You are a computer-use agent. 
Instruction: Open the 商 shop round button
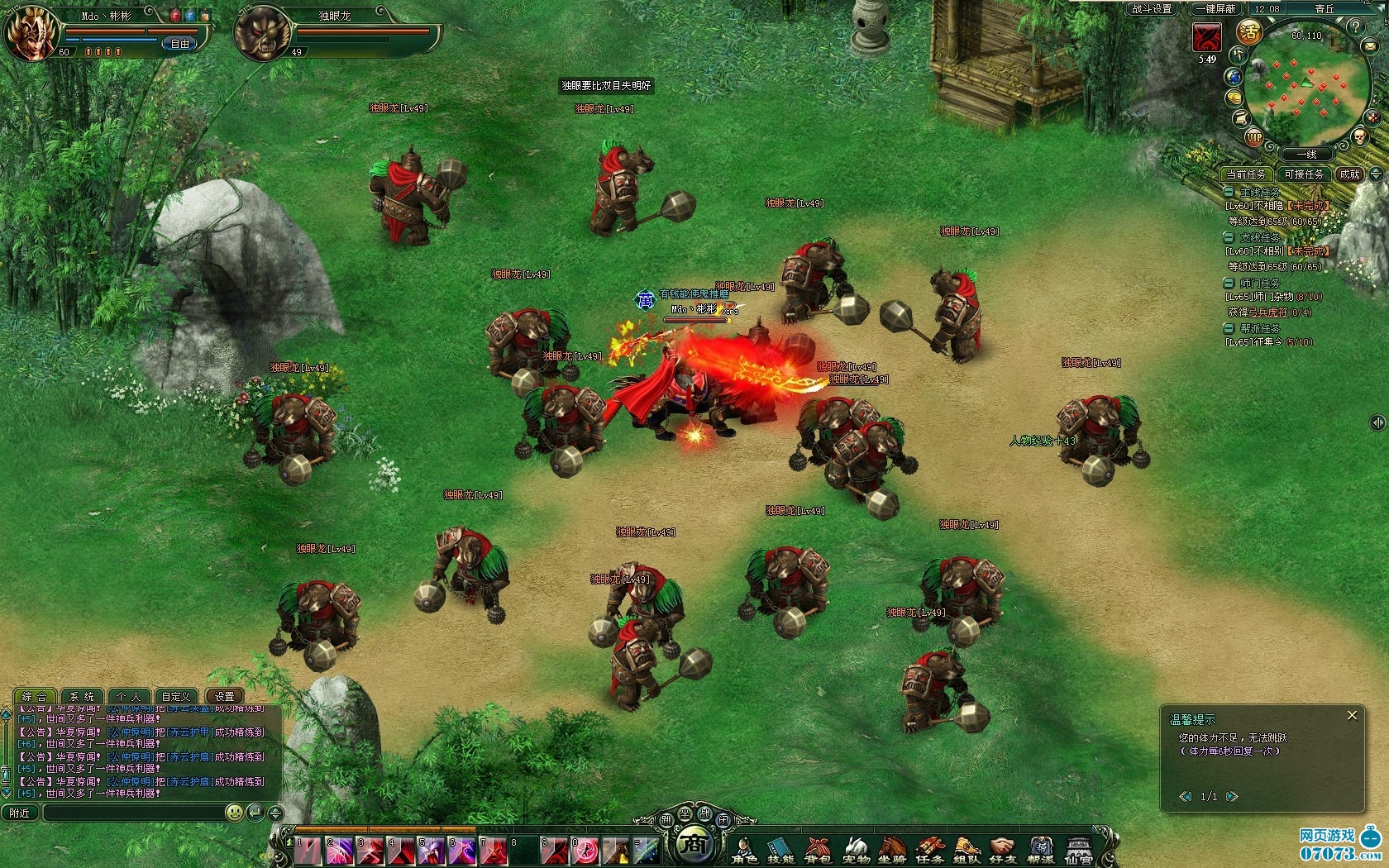click(695, 844)
